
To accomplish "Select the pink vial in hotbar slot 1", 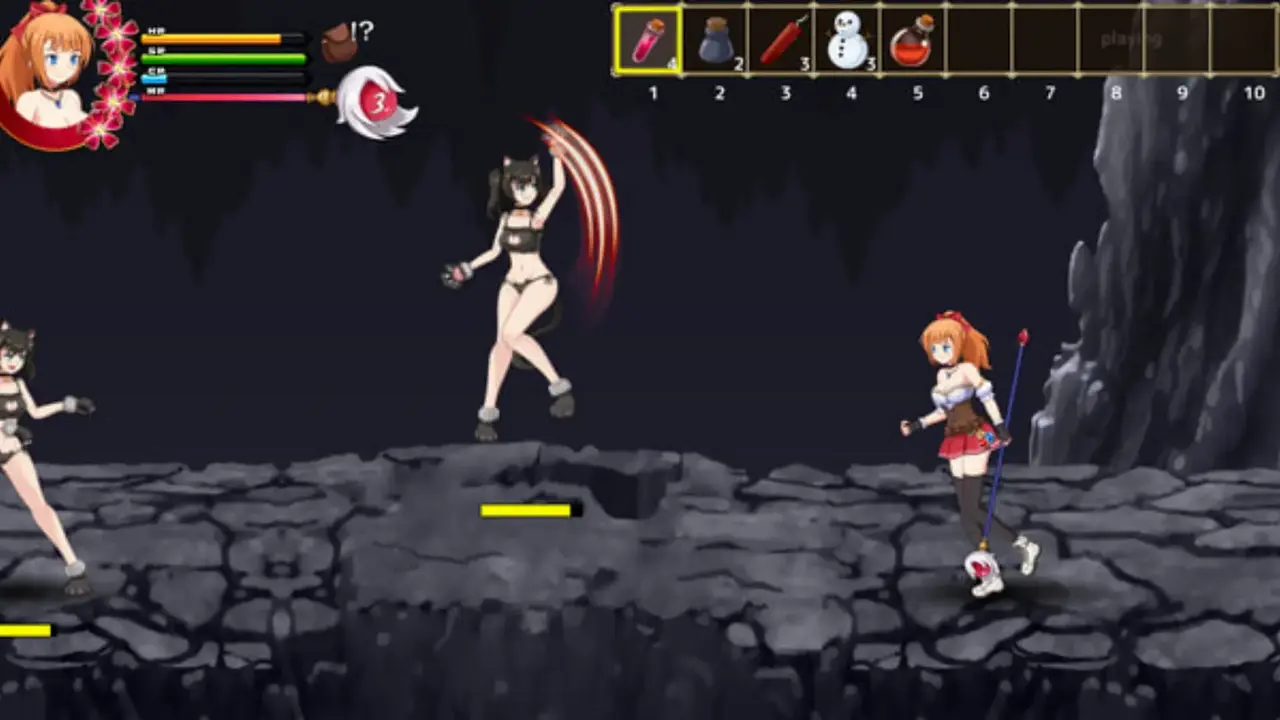I will click(648, 42).
